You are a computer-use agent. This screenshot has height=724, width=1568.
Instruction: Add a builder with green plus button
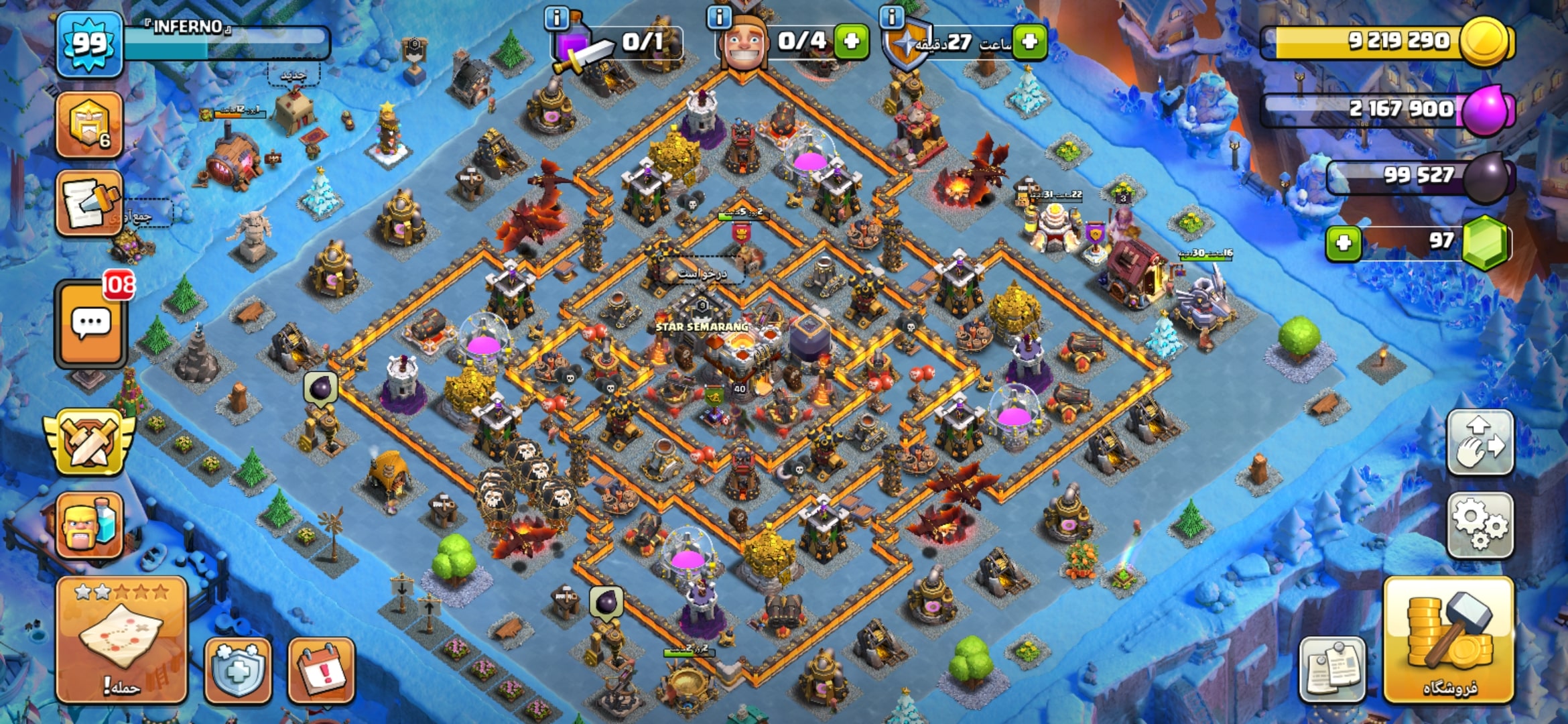[x=852, y=42]
